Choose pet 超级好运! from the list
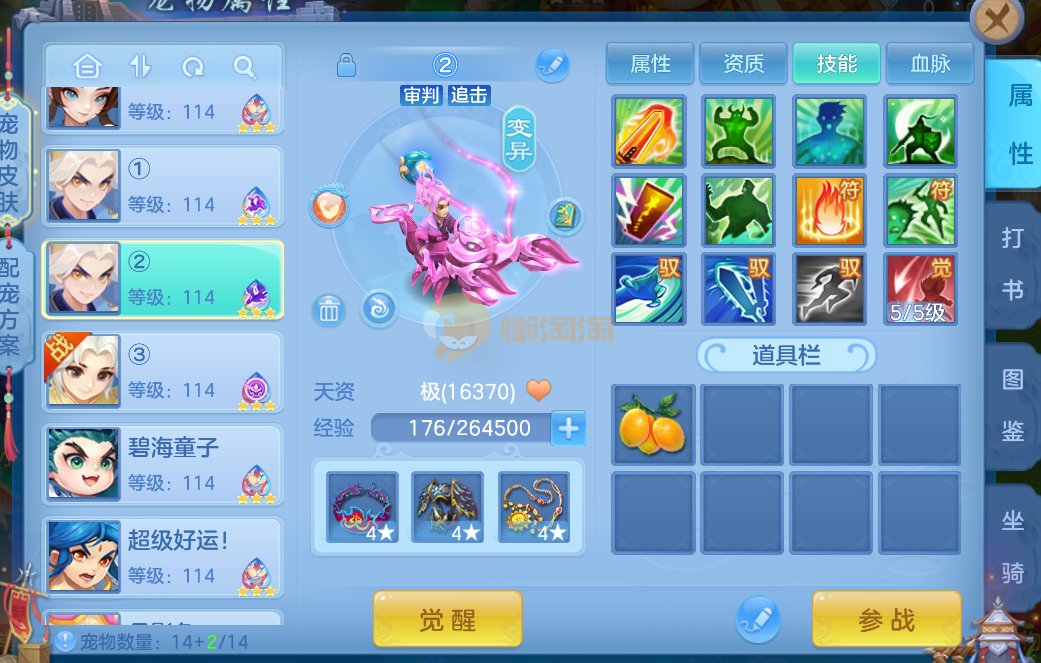The height and width of the screenshot is (663, 1041). pos(162,557)
